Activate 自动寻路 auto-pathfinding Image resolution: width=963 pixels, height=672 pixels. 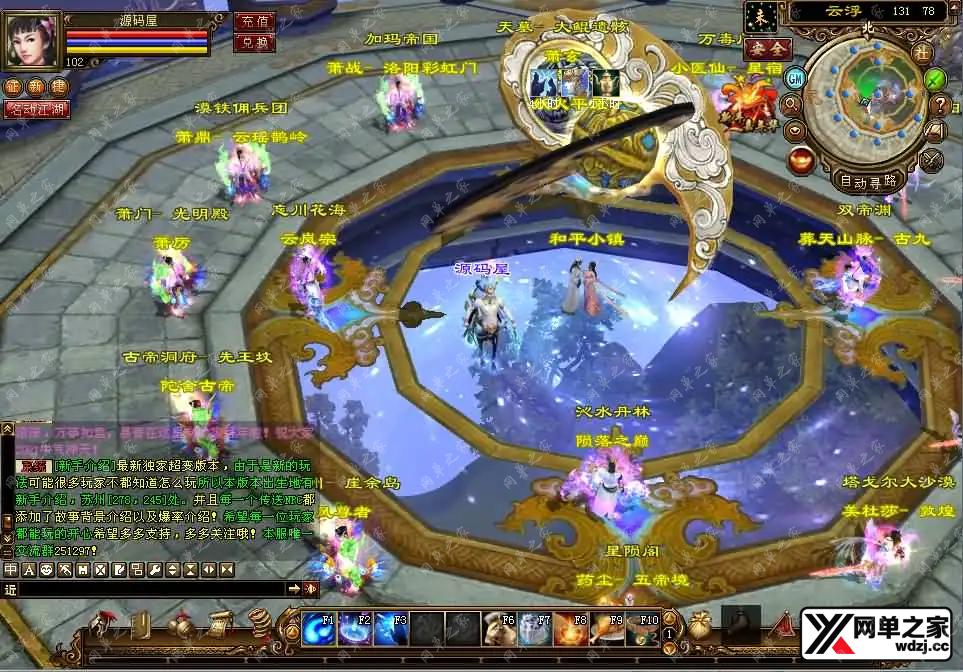pos(867,181)
